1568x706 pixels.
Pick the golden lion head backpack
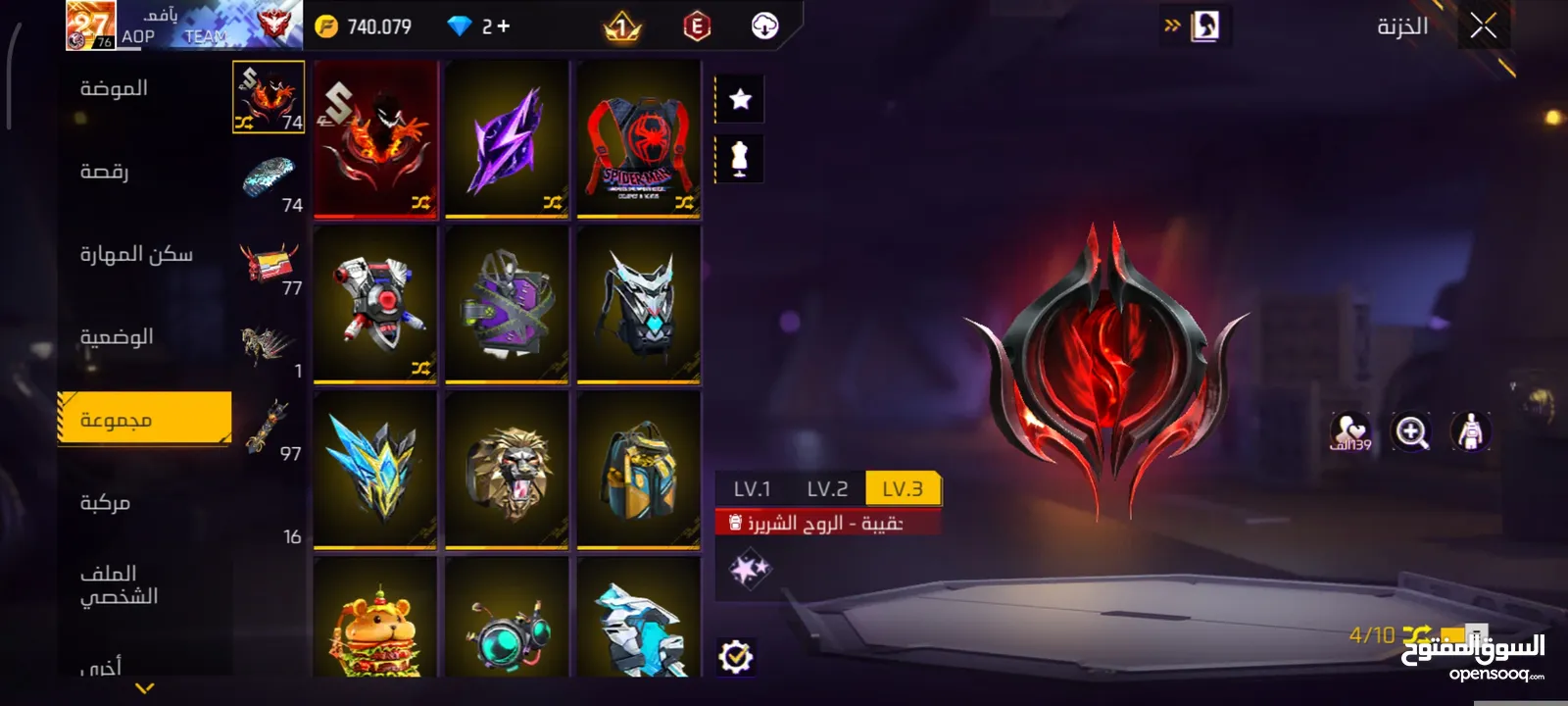507,469
